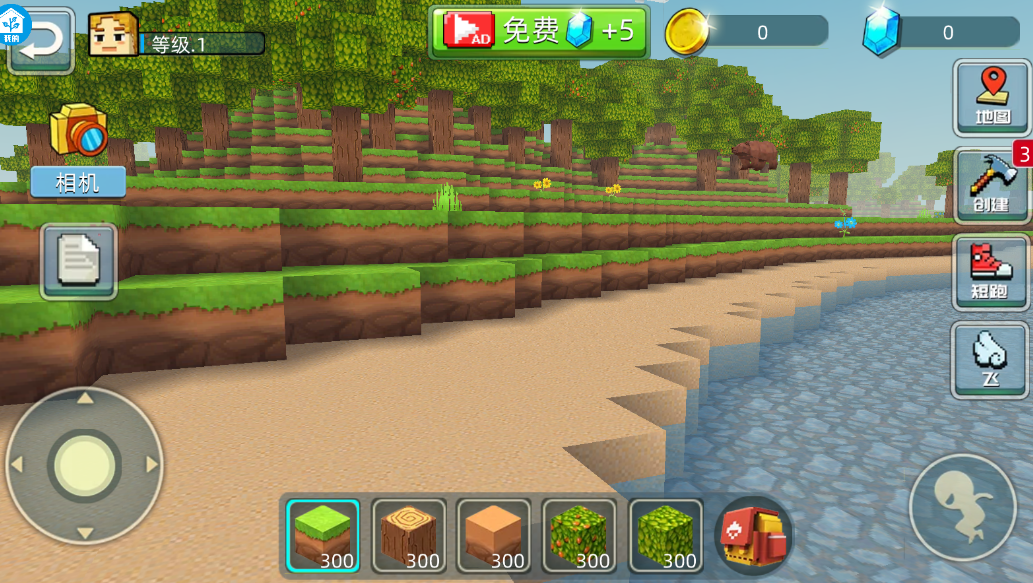Tap the virtual joystick center
This screenshot has width=1033, height=583.
coord(85,465)
